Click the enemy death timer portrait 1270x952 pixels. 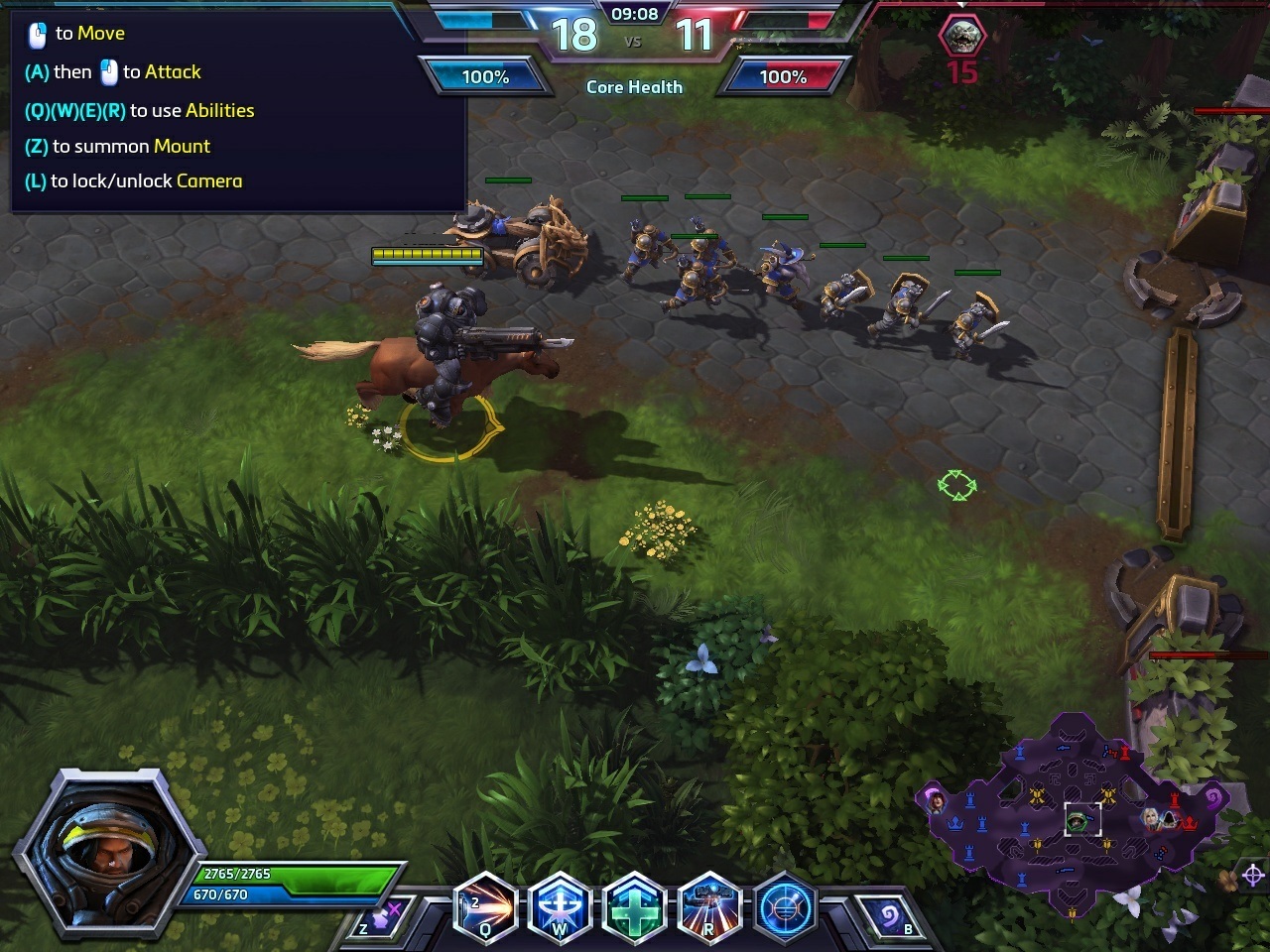tap(961, 36)
